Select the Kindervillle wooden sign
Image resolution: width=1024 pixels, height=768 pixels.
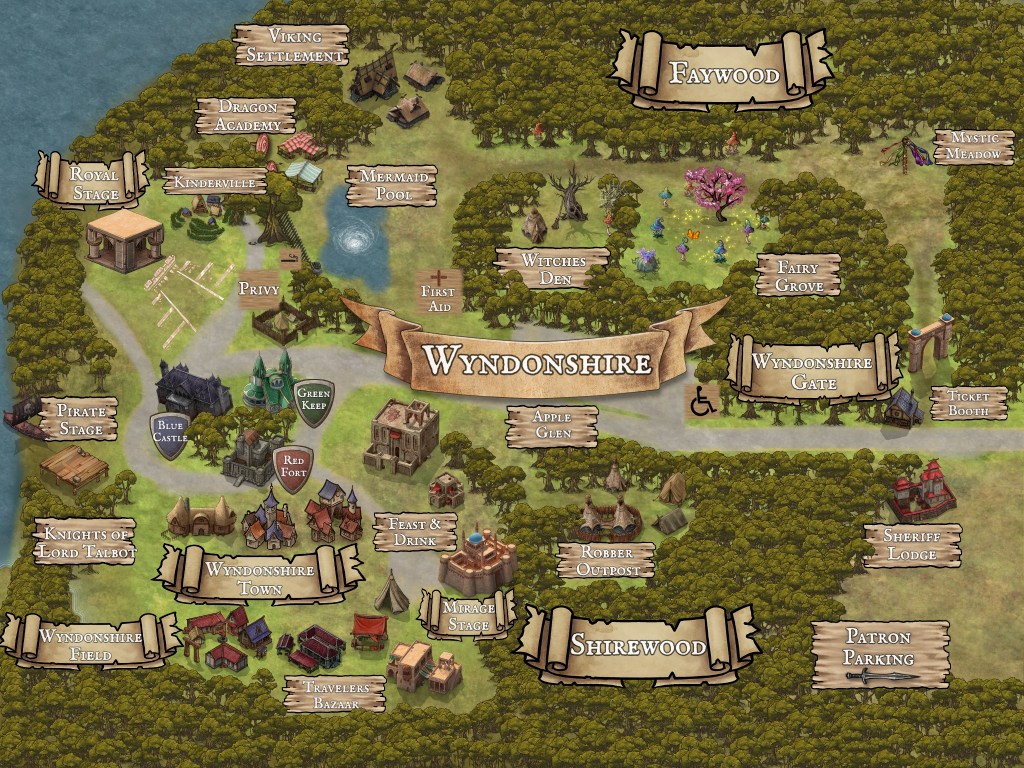[x=215, y=182]
